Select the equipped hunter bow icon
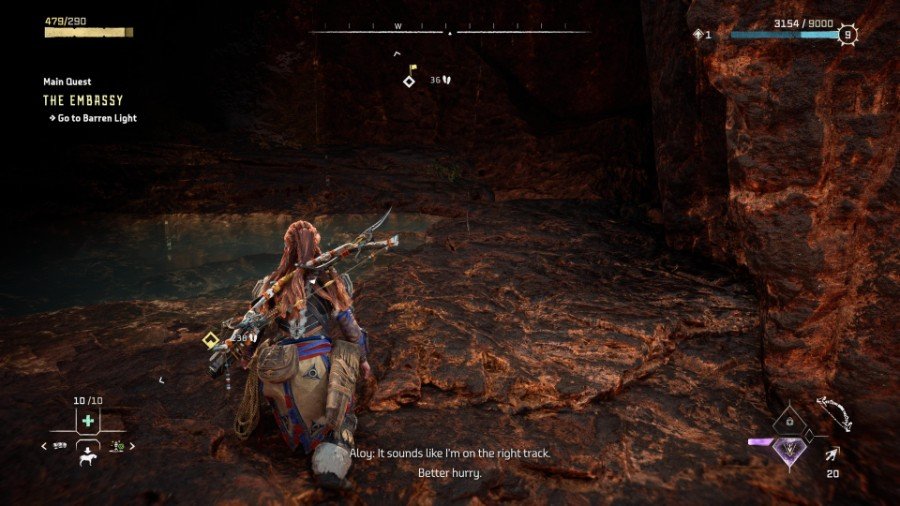Screen dimensions: 900x506 click(x=832, y=412)
